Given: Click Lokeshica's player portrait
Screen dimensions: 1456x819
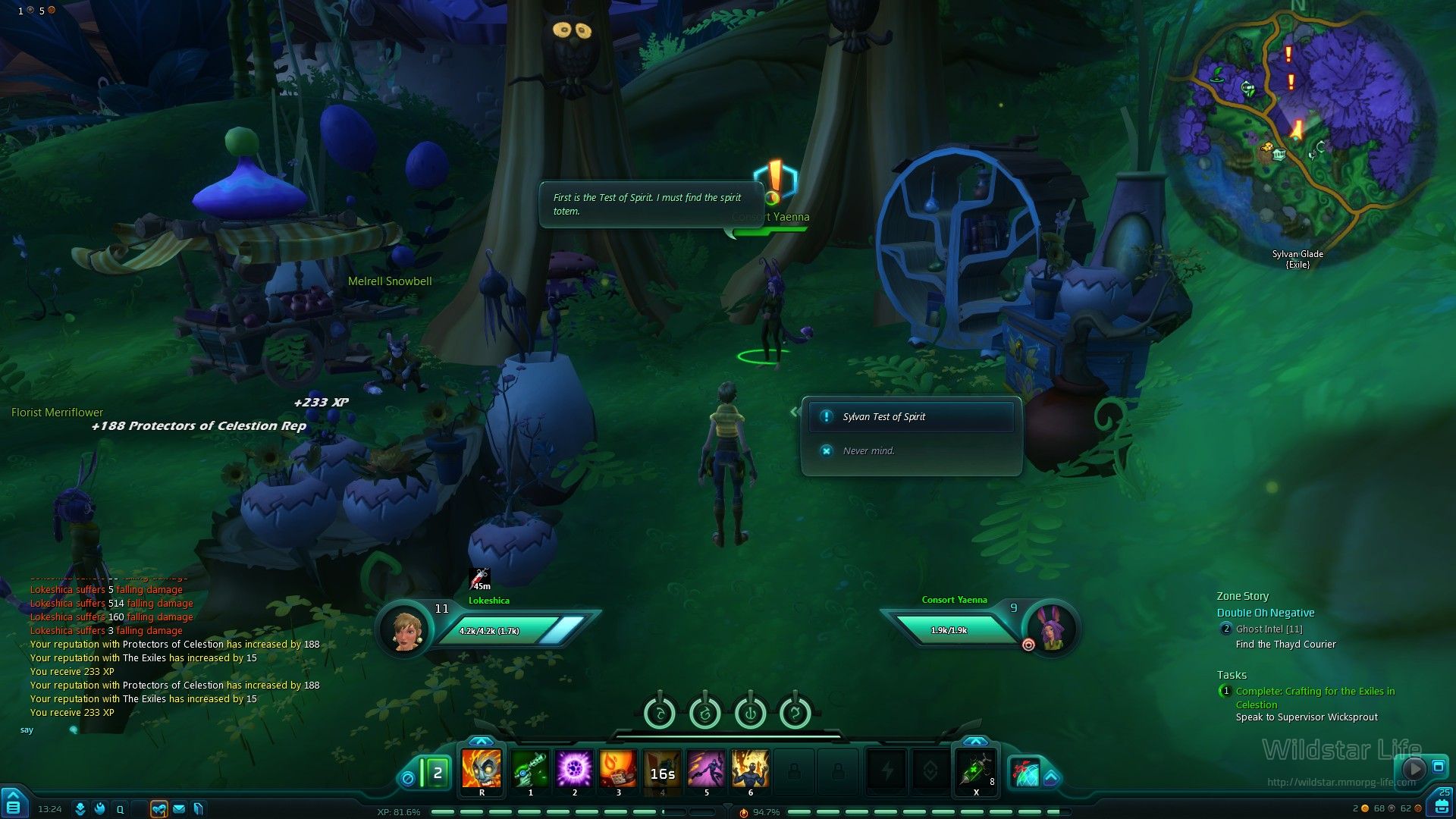Looking at the screenshot, I should point(406,629).
